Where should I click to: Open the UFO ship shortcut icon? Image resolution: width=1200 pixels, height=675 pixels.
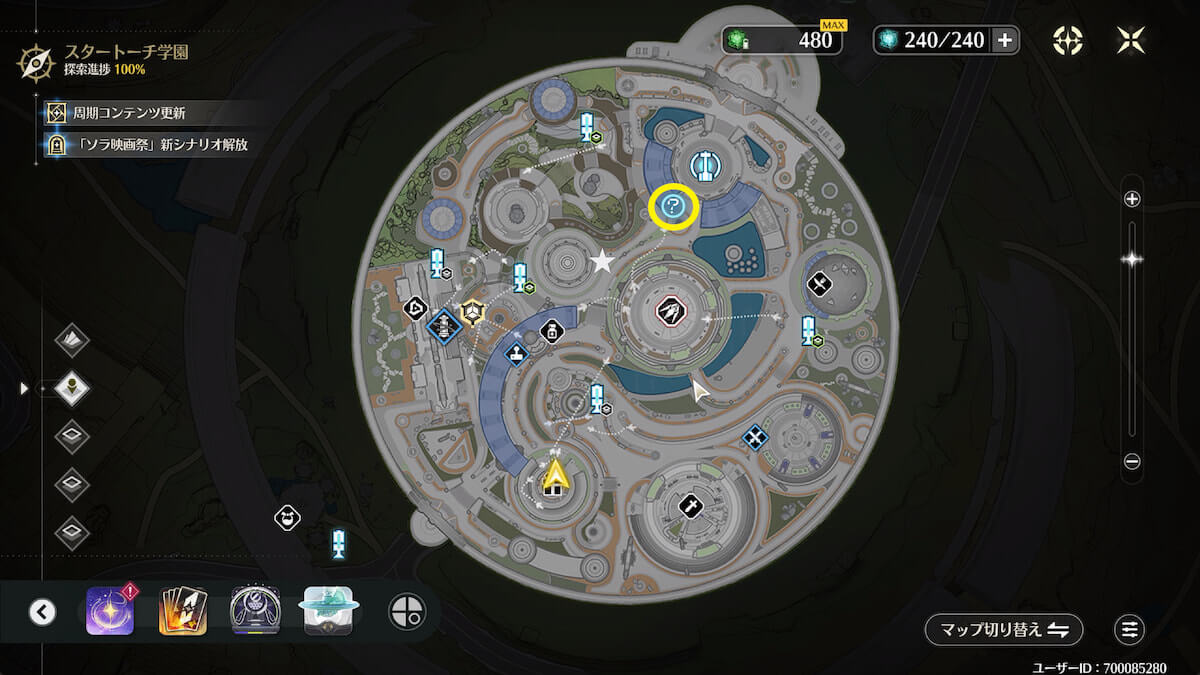coord(328,611)
